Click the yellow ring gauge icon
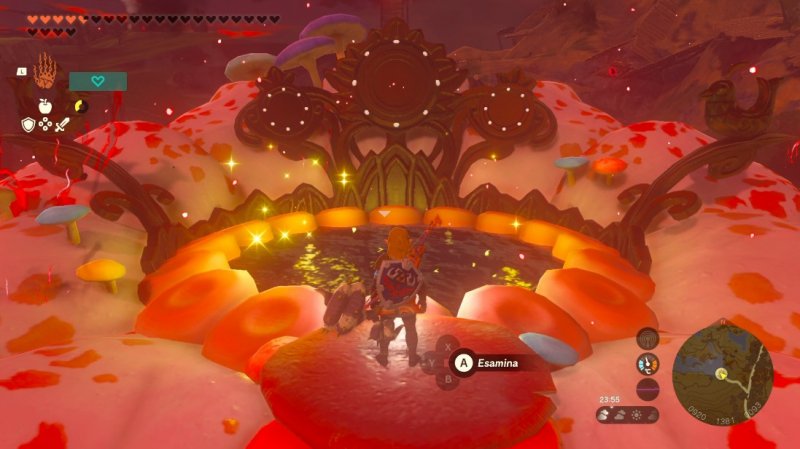This screenshot has width=800, height=449. [x=80, y=104]
